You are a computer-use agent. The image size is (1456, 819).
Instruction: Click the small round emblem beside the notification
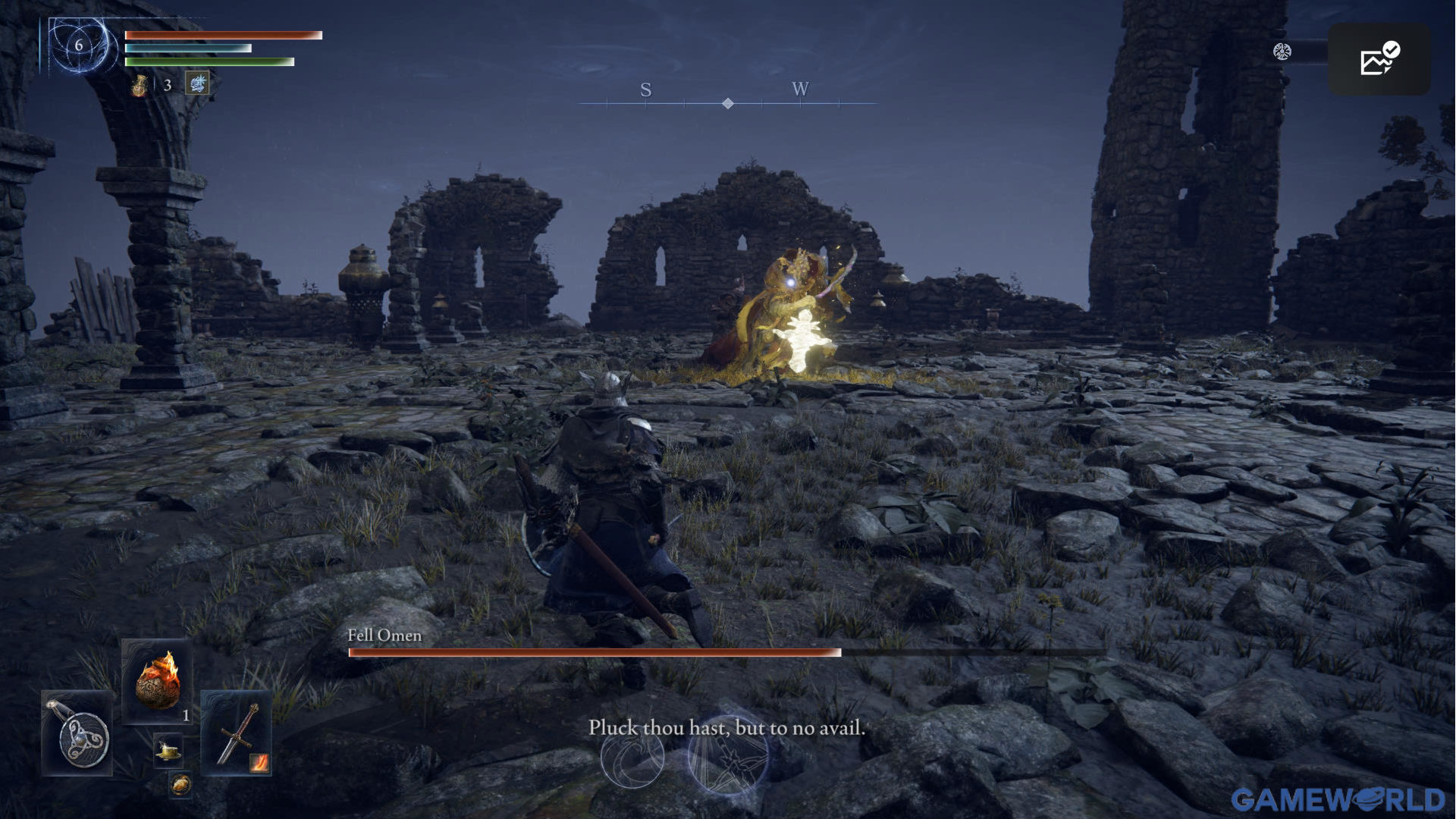1282,52
